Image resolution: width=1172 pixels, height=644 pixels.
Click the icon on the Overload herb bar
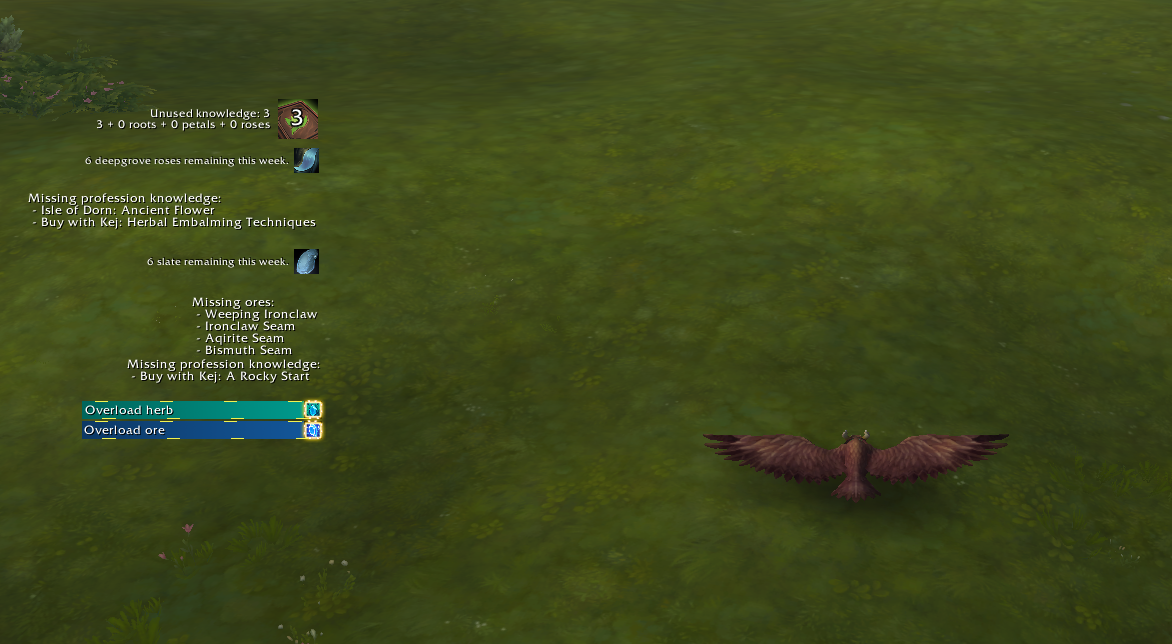click(313, 410)
